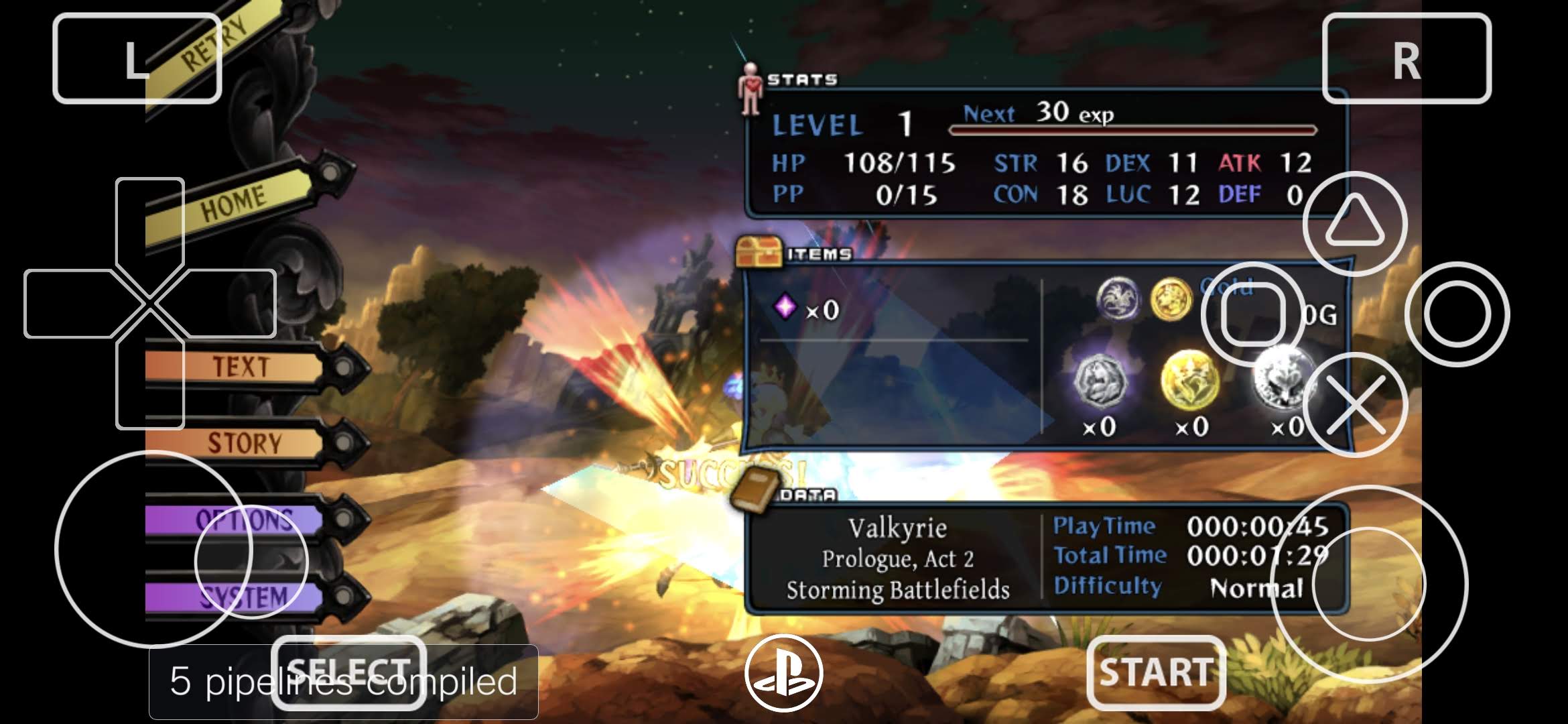Open the TEXT menu entry
This screenshot has width=1568, height=724.
[x=241, y=367]
